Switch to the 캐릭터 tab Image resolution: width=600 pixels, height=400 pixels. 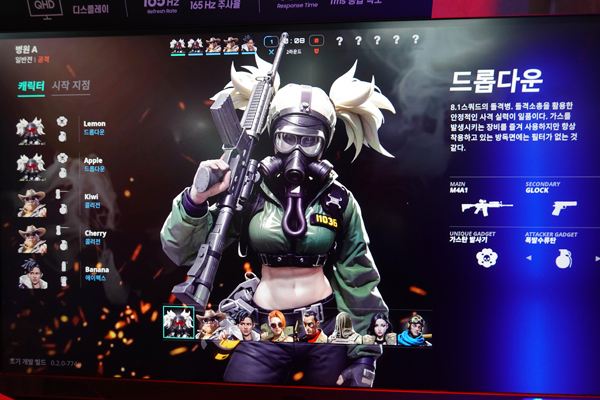31,87
